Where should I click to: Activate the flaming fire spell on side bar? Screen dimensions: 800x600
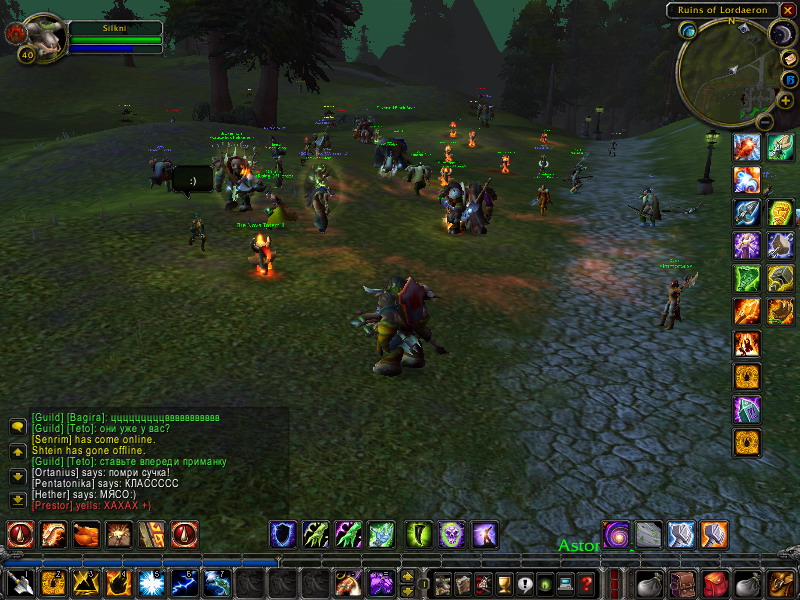747,311
